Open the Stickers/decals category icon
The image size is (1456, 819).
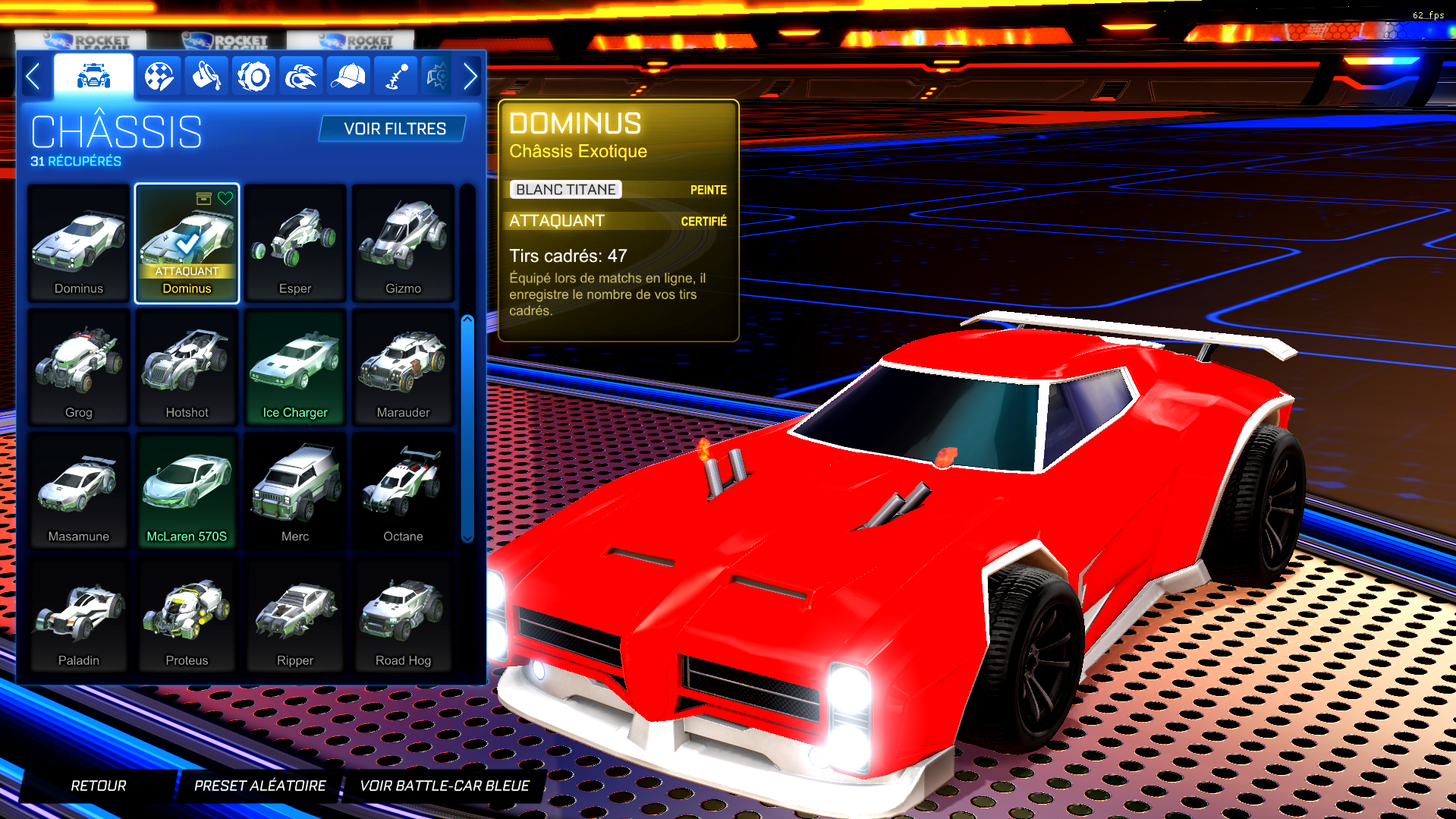159,76
